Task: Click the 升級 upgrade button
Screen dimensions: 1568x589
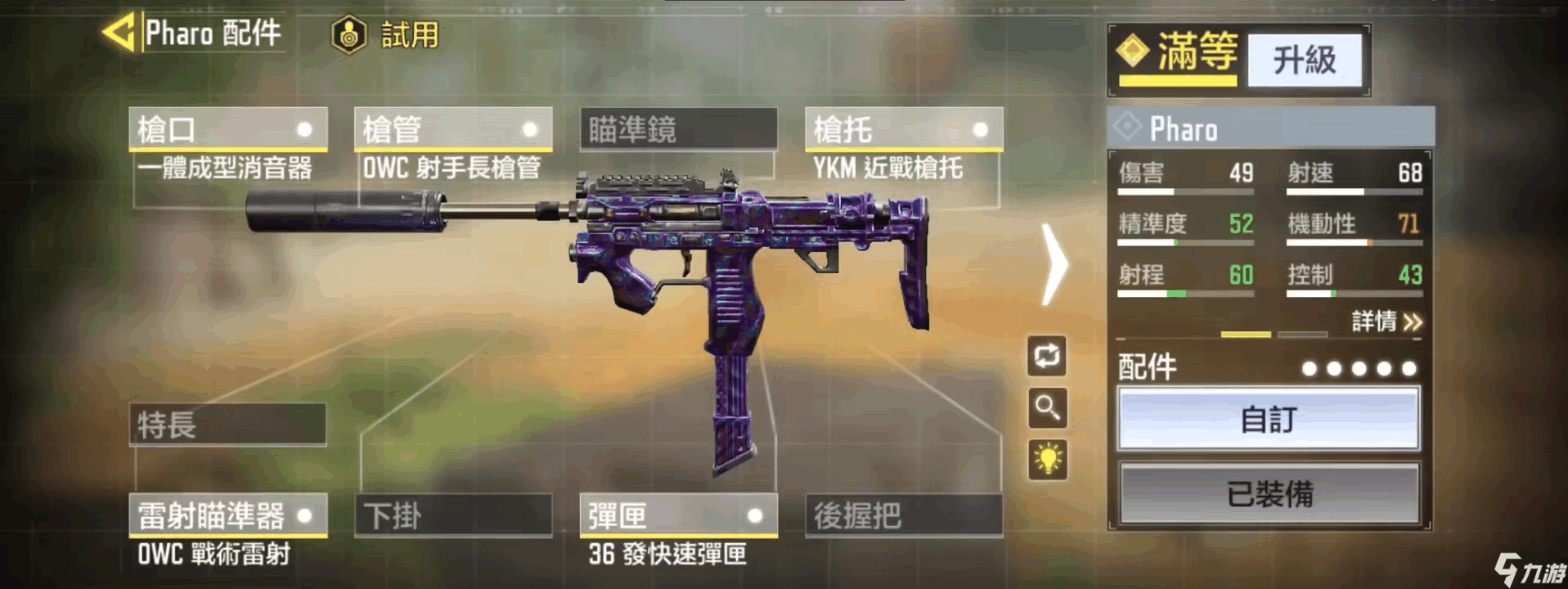Action: (1304, 60)
